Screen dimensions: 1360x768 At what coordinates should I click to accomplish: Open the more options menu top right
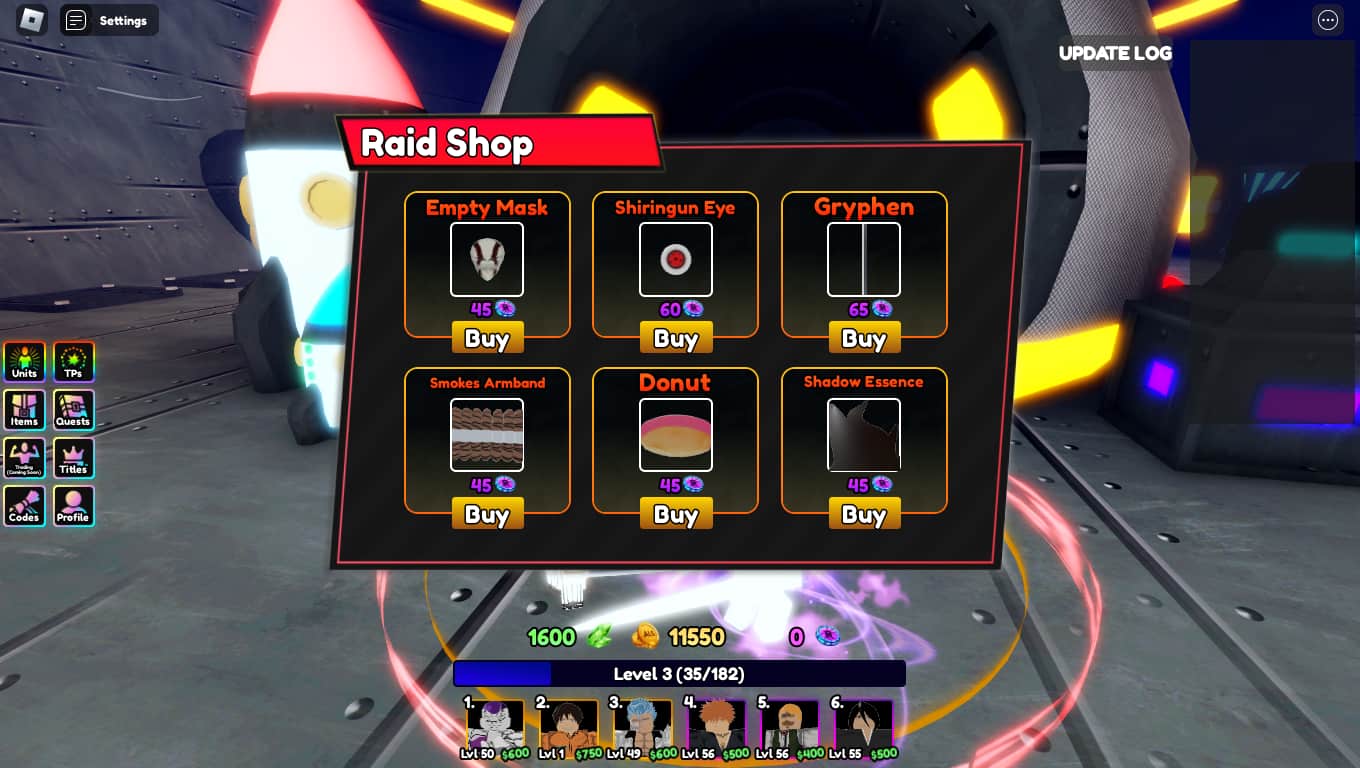click(x=1327, y=20)
